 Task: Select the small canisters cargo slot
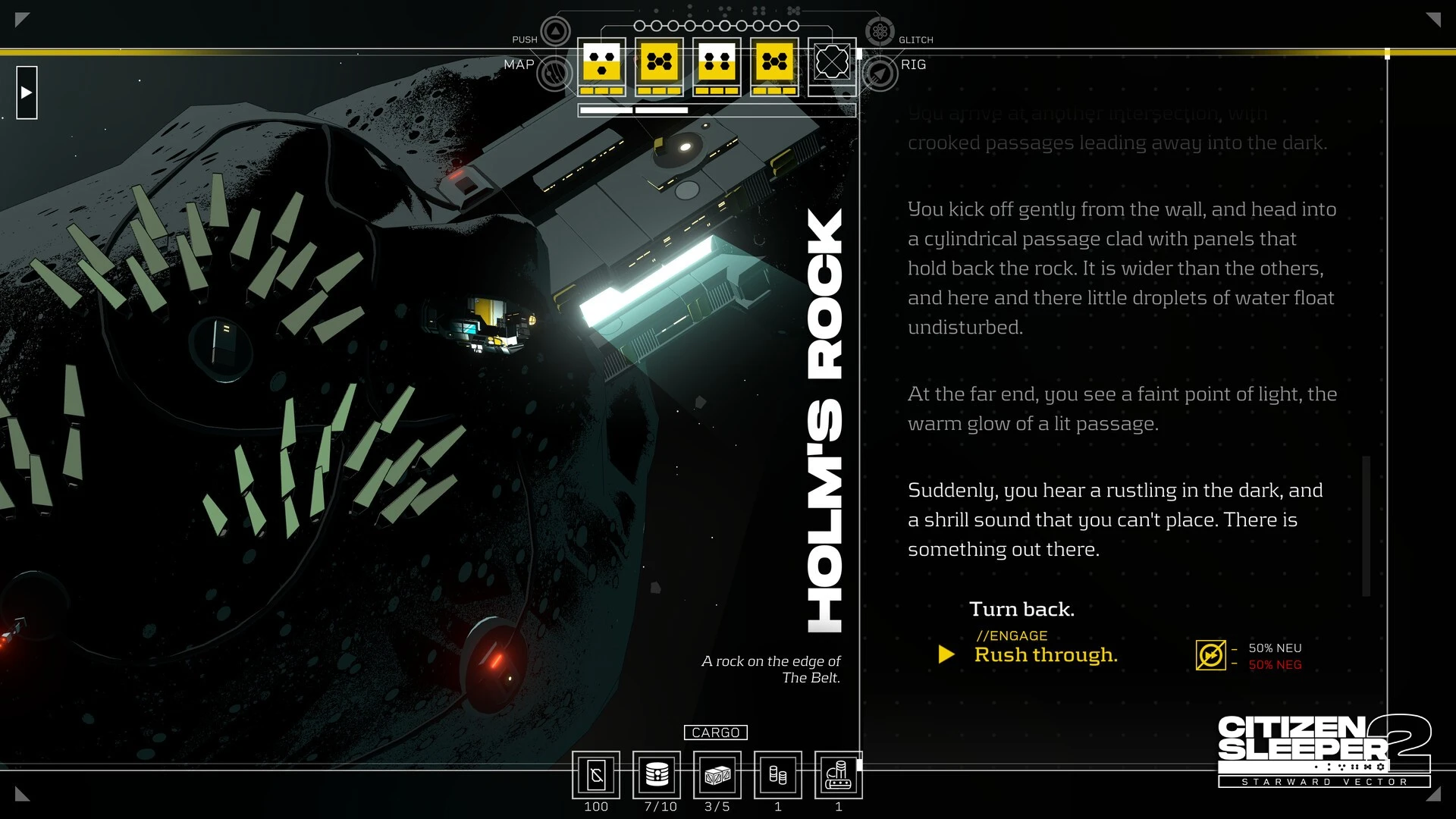(x=778, y=775)
